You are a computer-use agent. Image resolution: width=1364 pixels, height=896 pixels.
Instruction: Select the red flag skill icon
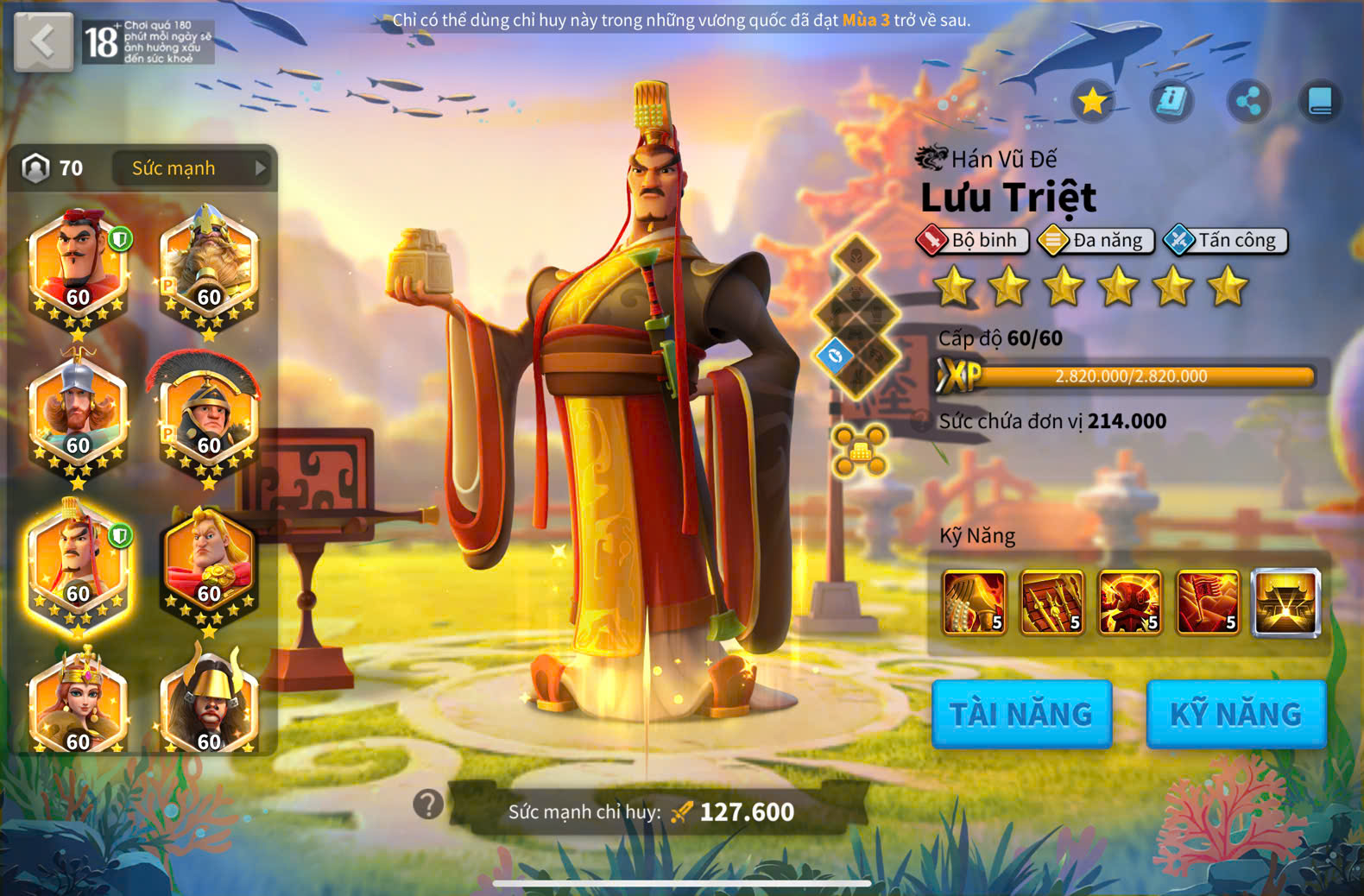[x=1208, y=603]
